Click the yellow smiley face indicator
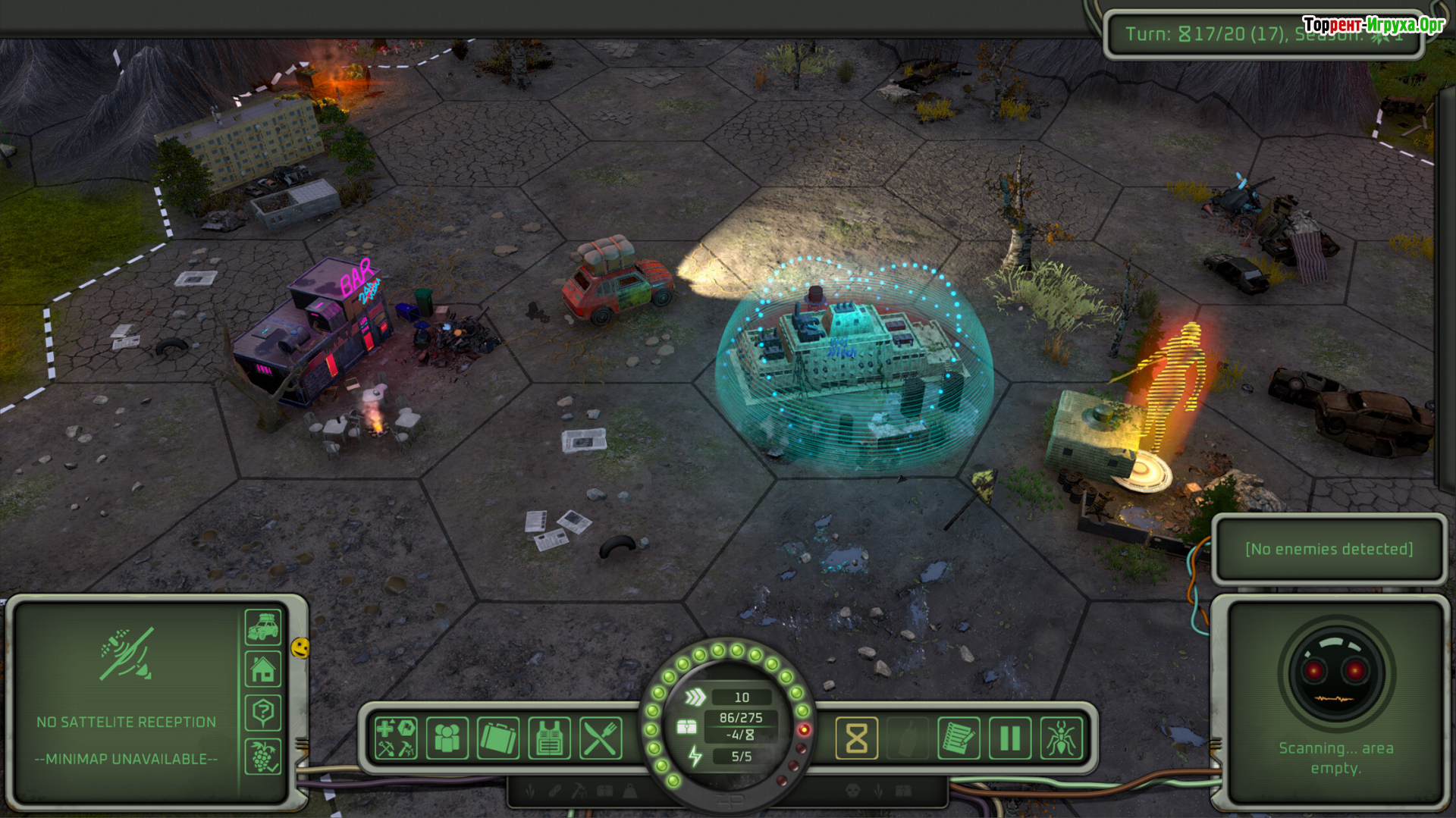Screen dimensions: 1456x818 (x=300, y=647)
